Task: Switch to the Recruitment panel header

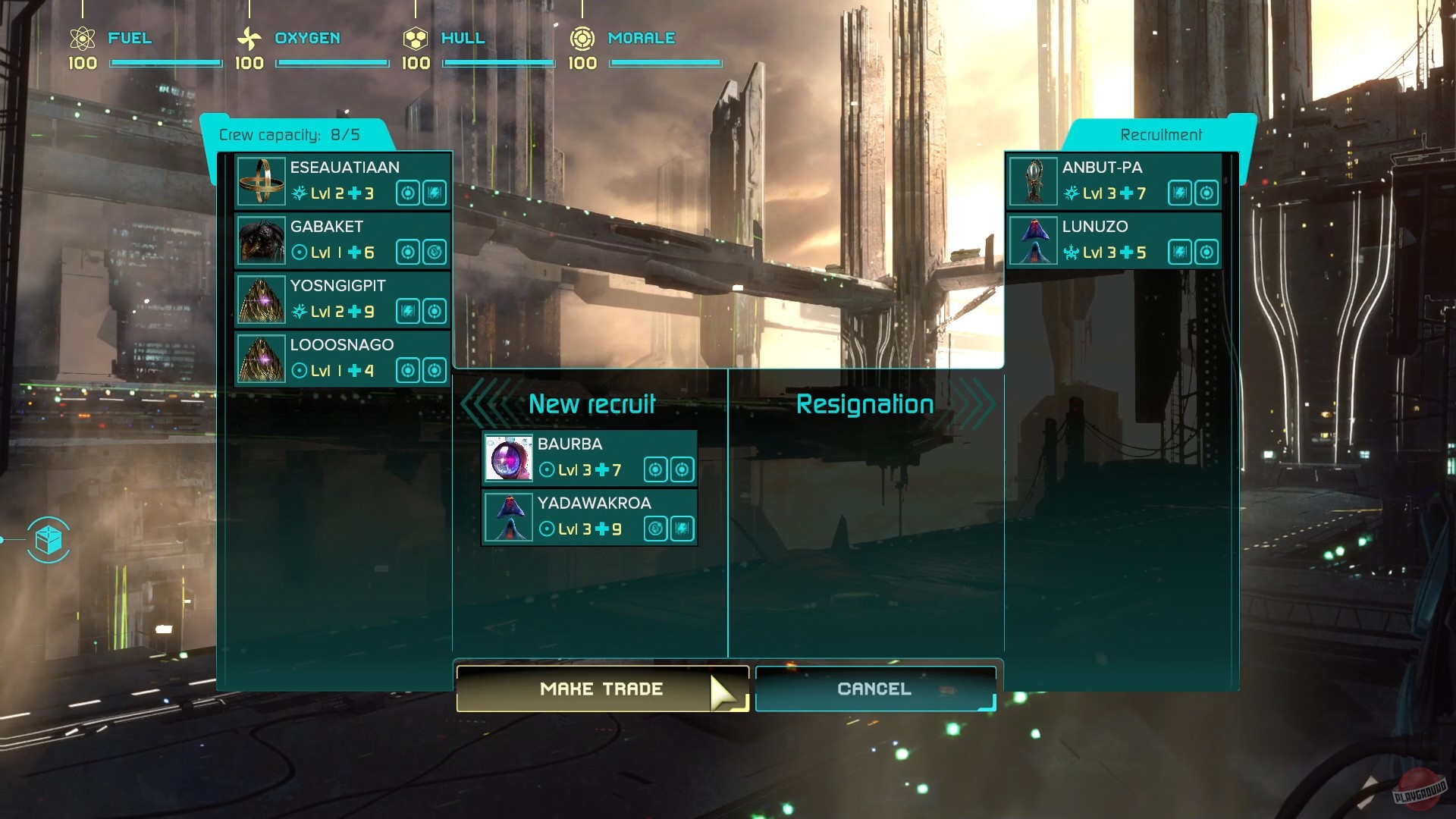Action: 1160,134
